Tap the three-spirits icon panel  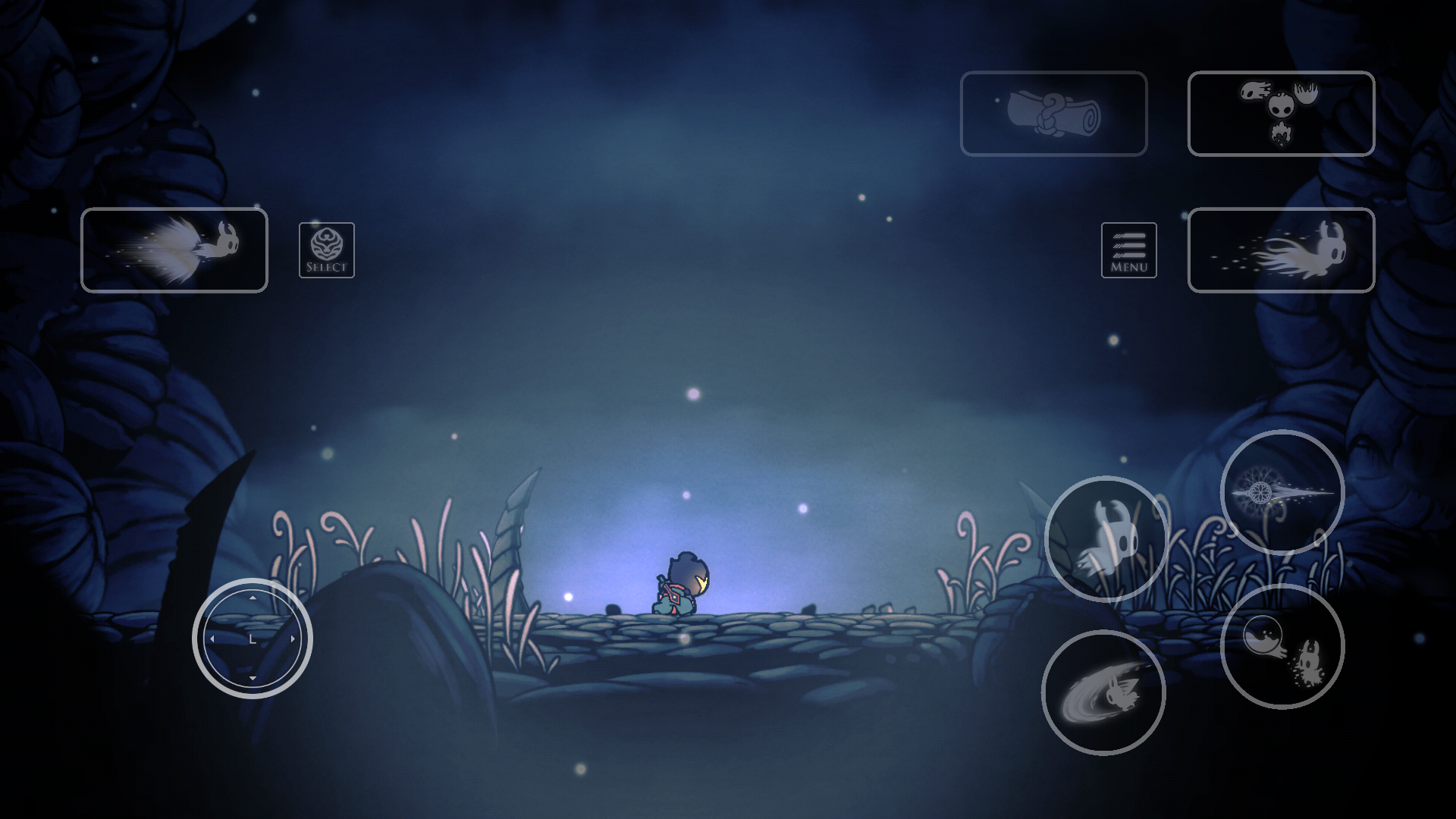click(x=1281, y=114)
